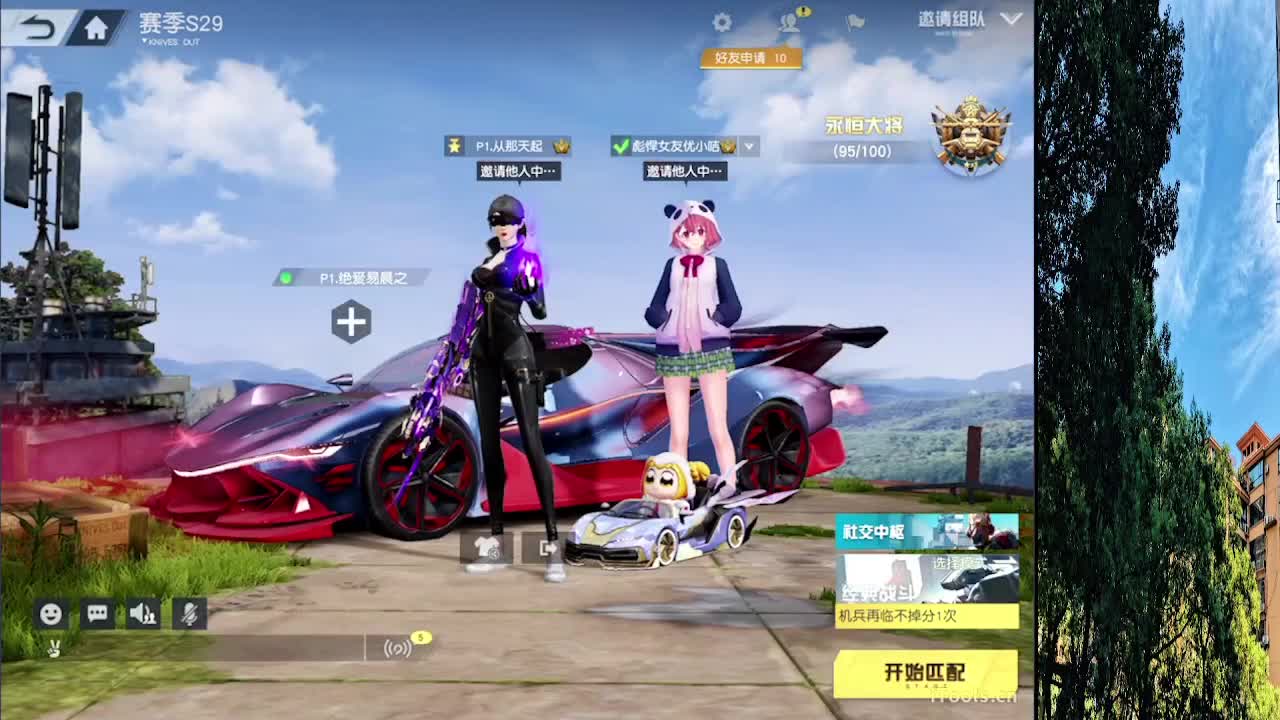
Task: Open chat via the speech bubble icon
Action: coord(96,613)
